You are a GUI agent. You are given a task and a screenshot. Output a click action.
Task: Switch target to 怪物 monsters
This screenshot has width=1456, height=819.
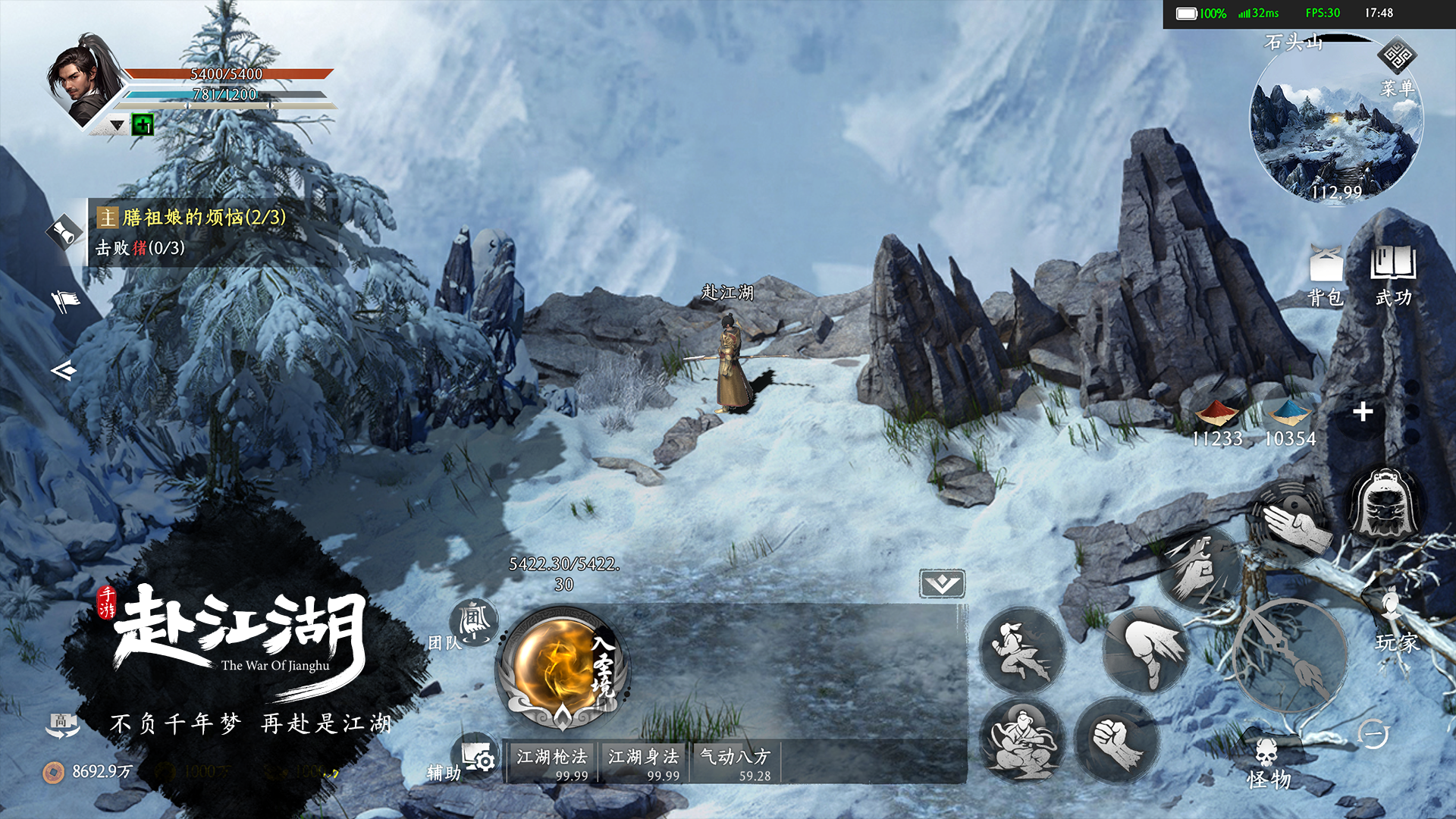coord(1268,764)
